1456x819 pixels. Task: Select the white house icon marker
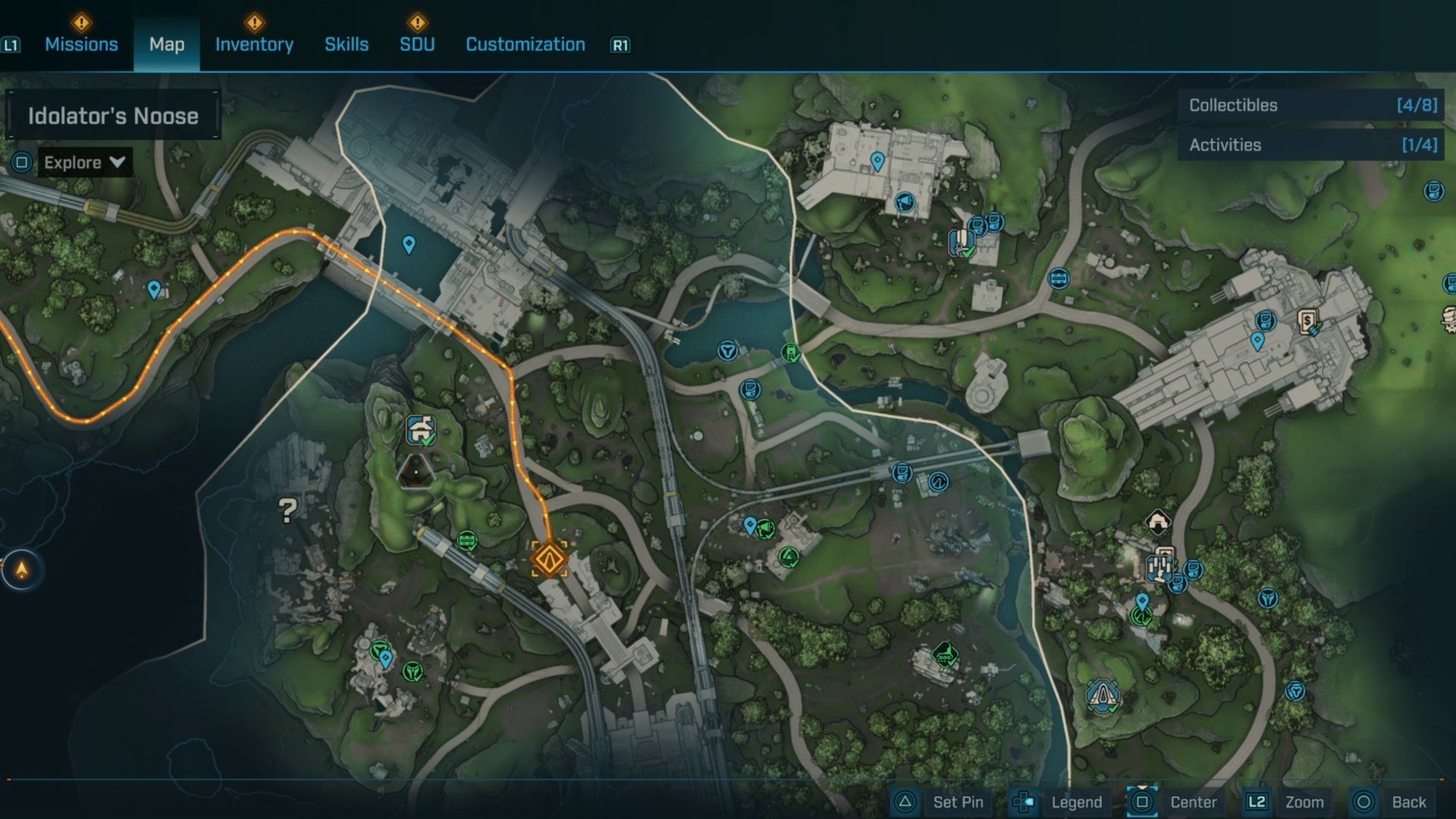tap(1157, 521)
